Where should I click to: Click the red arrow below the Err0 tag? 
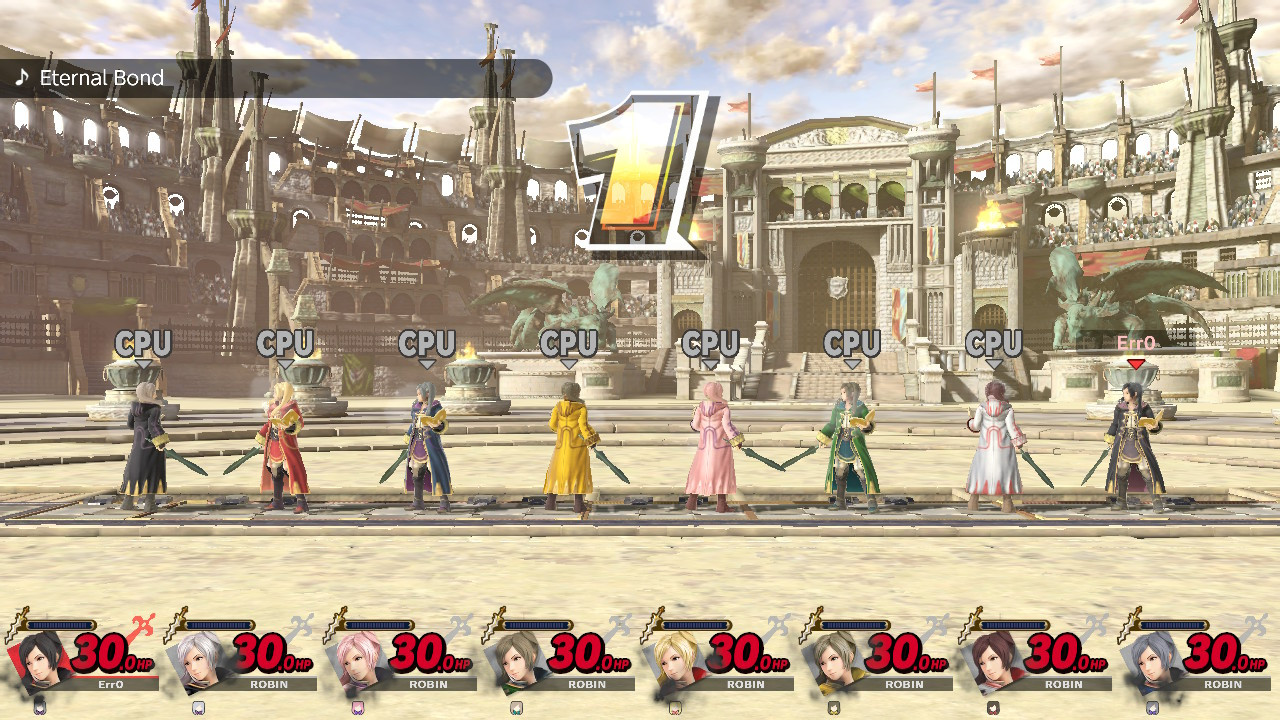click(x=1136, y=361)
